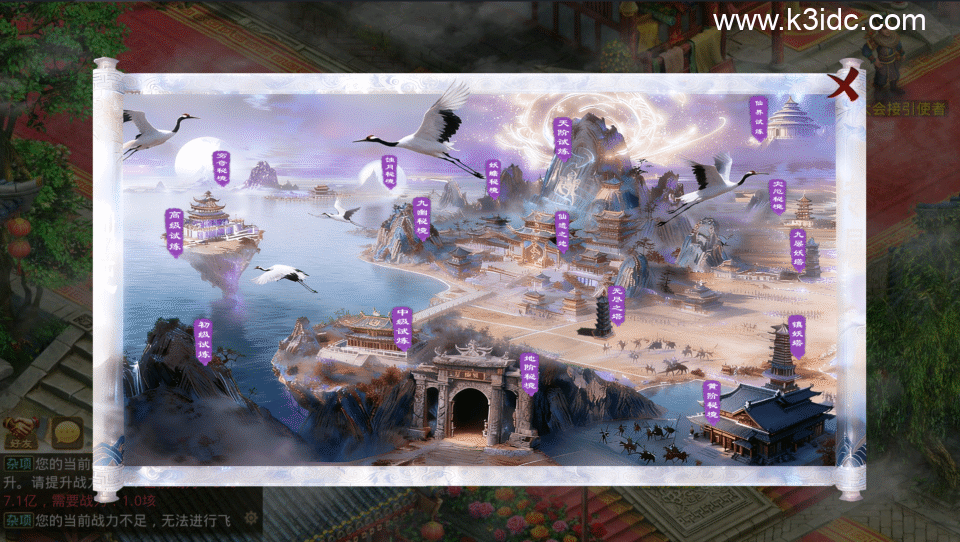Open the 天阶试炼 location marker
This screenshot has height=542, width=960.
pos(563,139)
